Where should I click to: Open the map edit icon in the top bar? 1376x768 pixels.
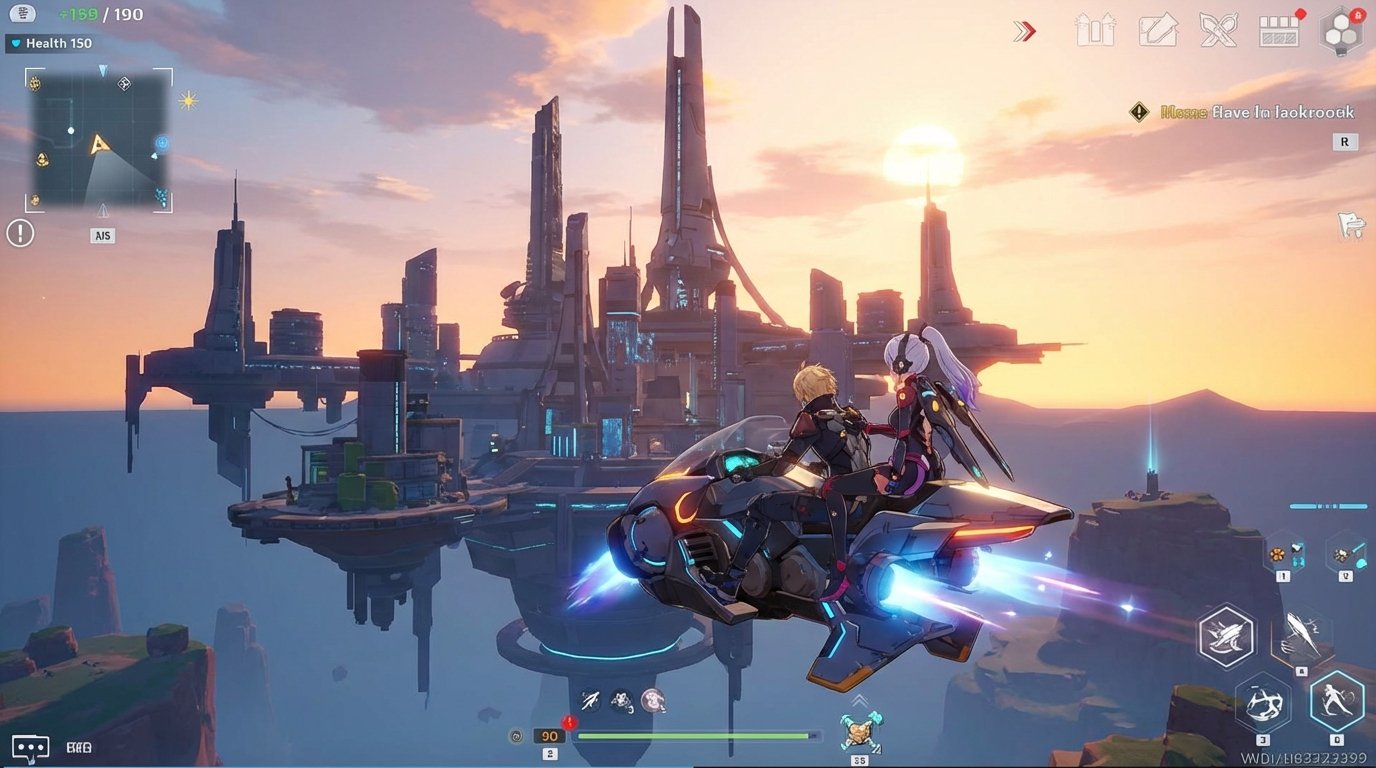point(1158,30)
